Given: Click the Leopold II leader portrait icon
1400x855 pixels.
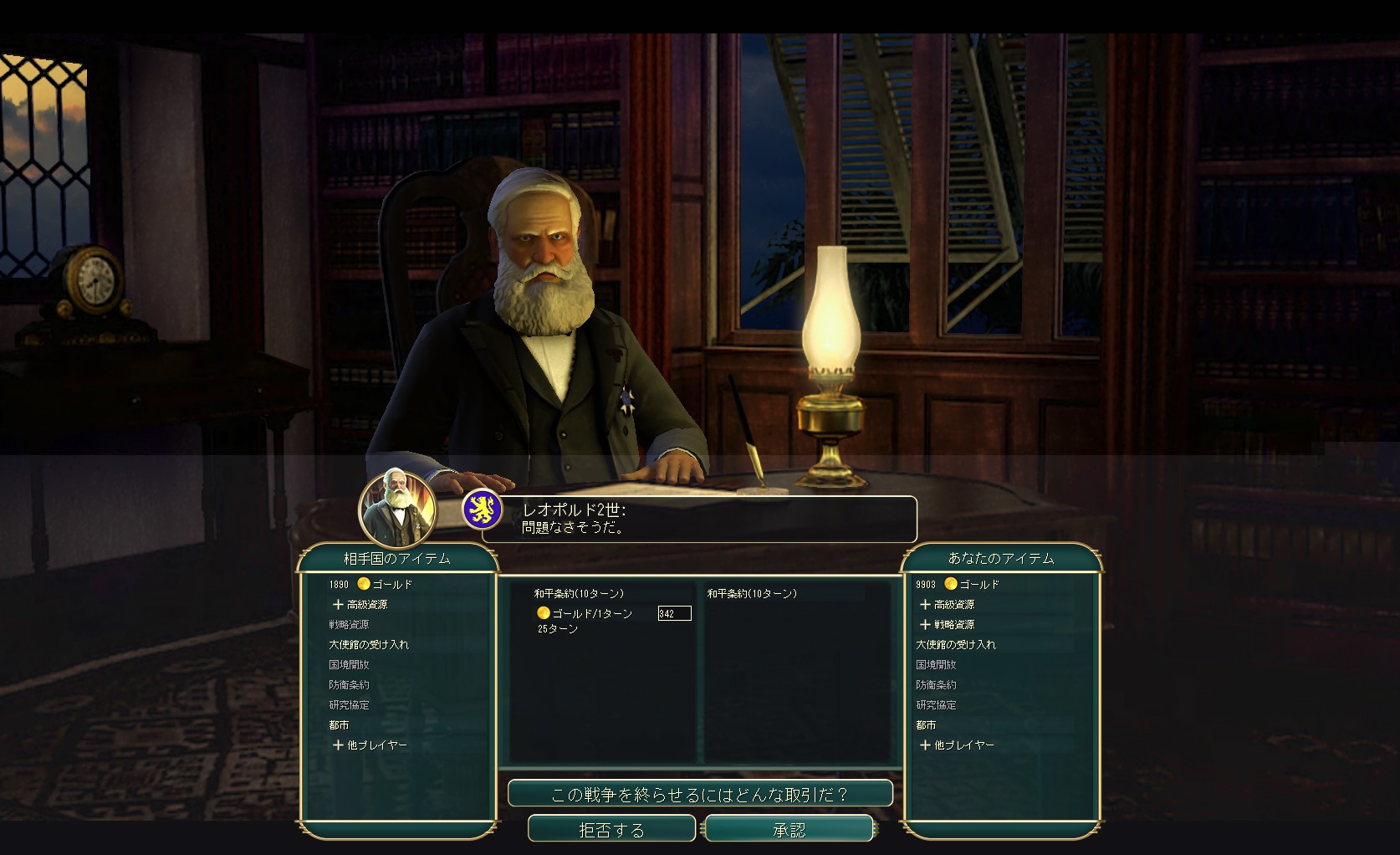Looking at the screenshot, I should click(x=397, y=508).
